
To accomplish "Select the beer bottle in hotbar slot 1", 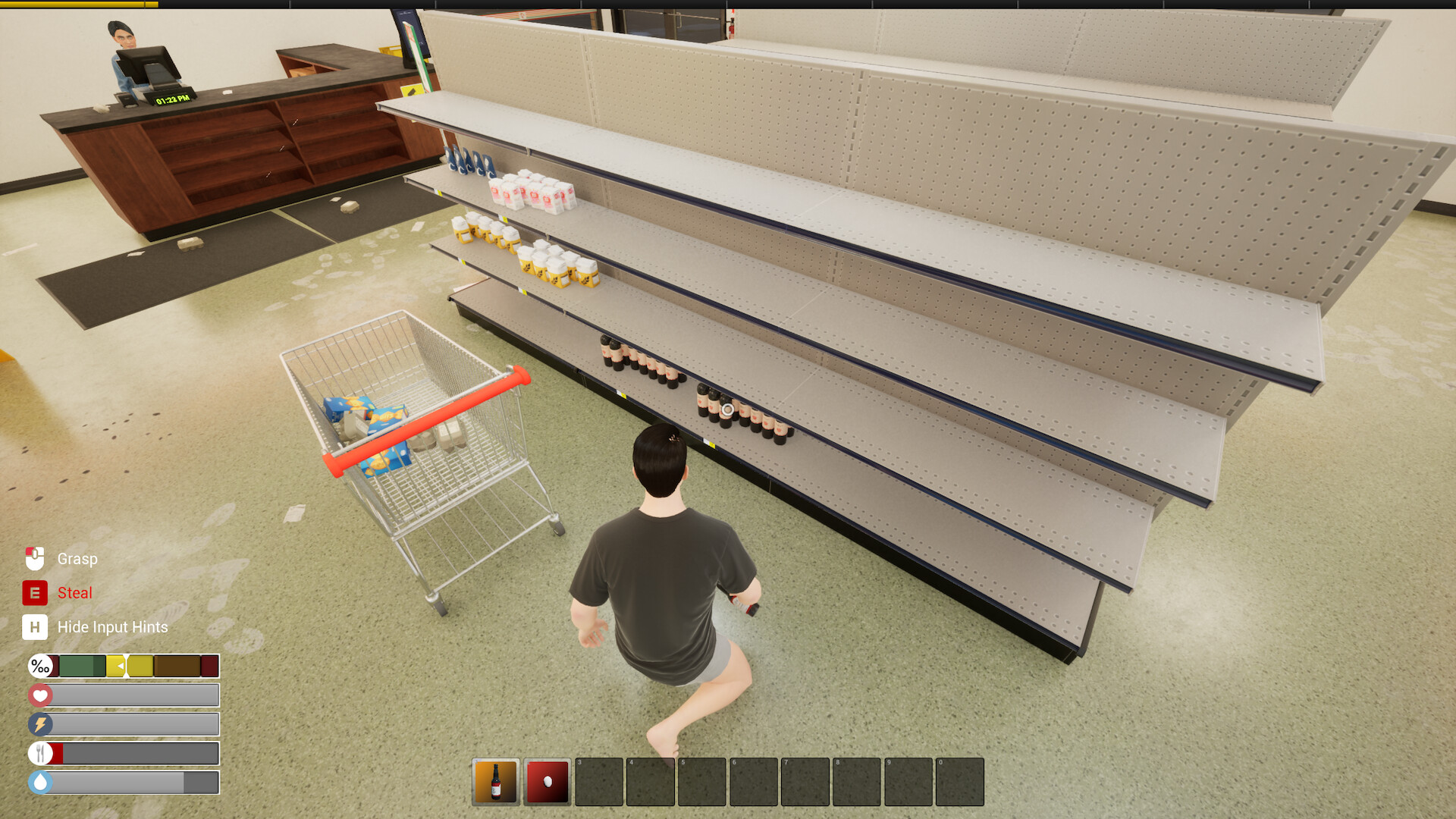I will pyautogui.click(x=497, y=782).
